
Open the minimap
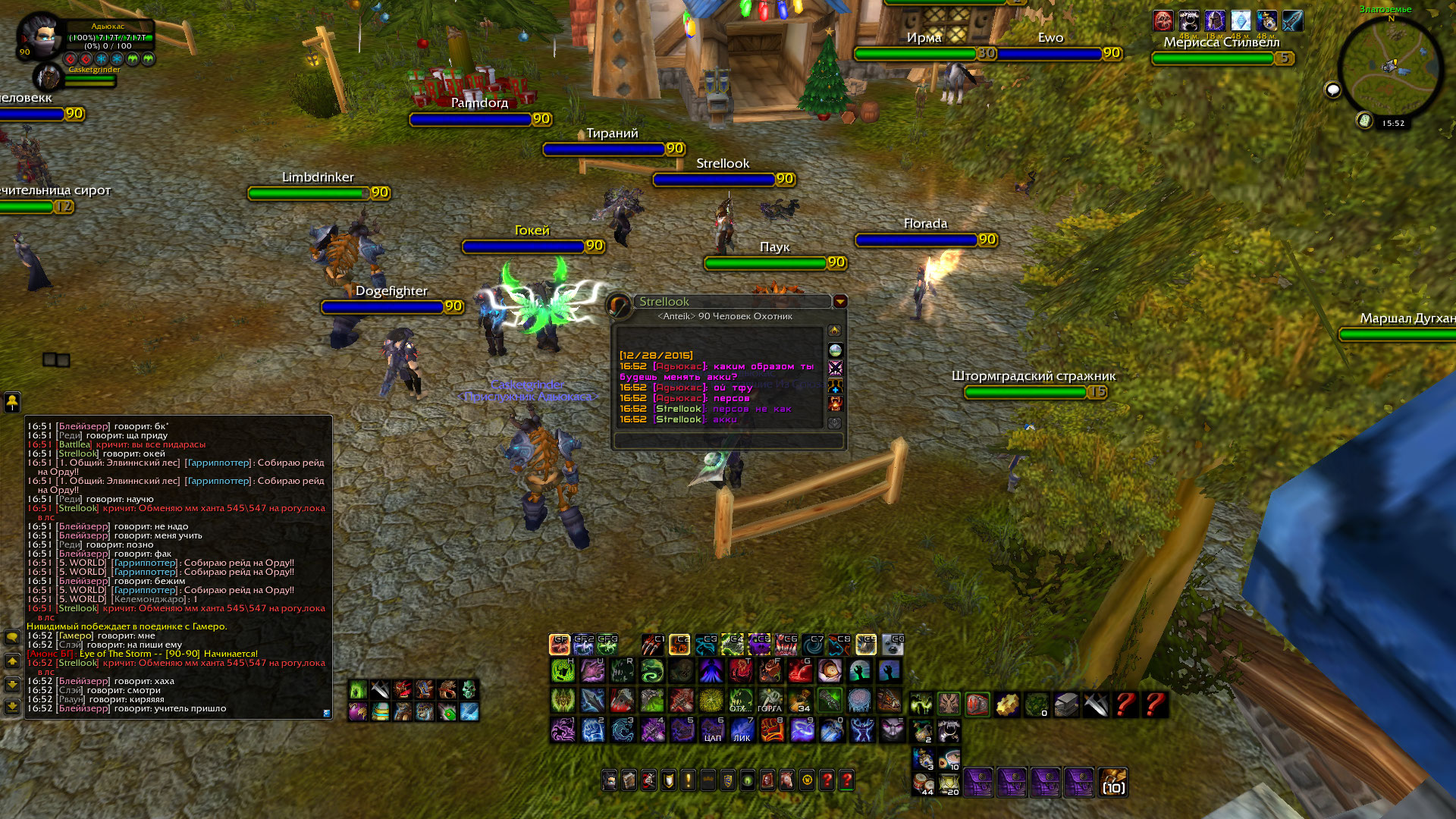(x=1391, y=67)
